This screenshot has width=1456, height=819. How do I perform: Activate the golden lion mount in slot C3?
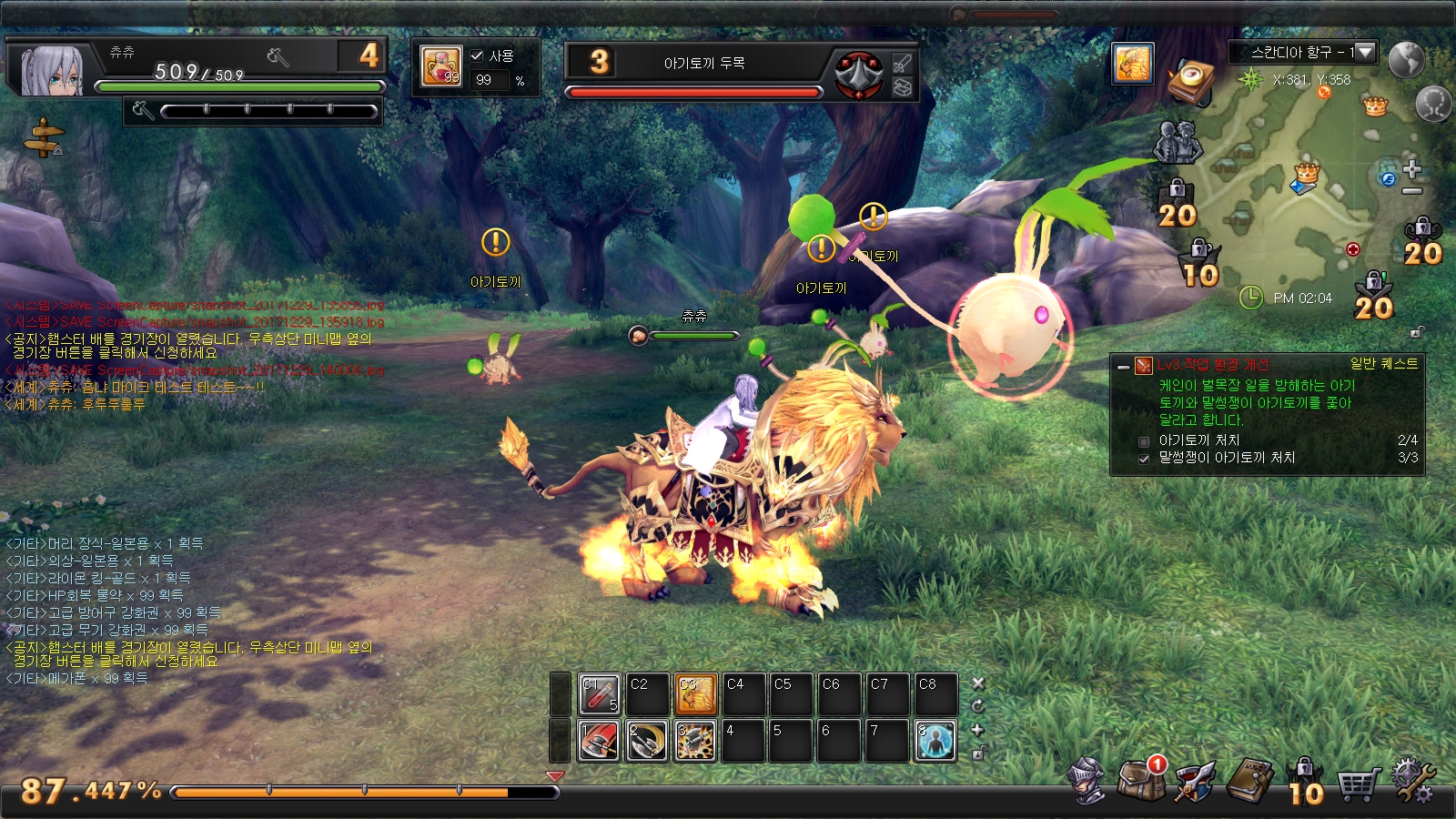[x=696, y=695]
